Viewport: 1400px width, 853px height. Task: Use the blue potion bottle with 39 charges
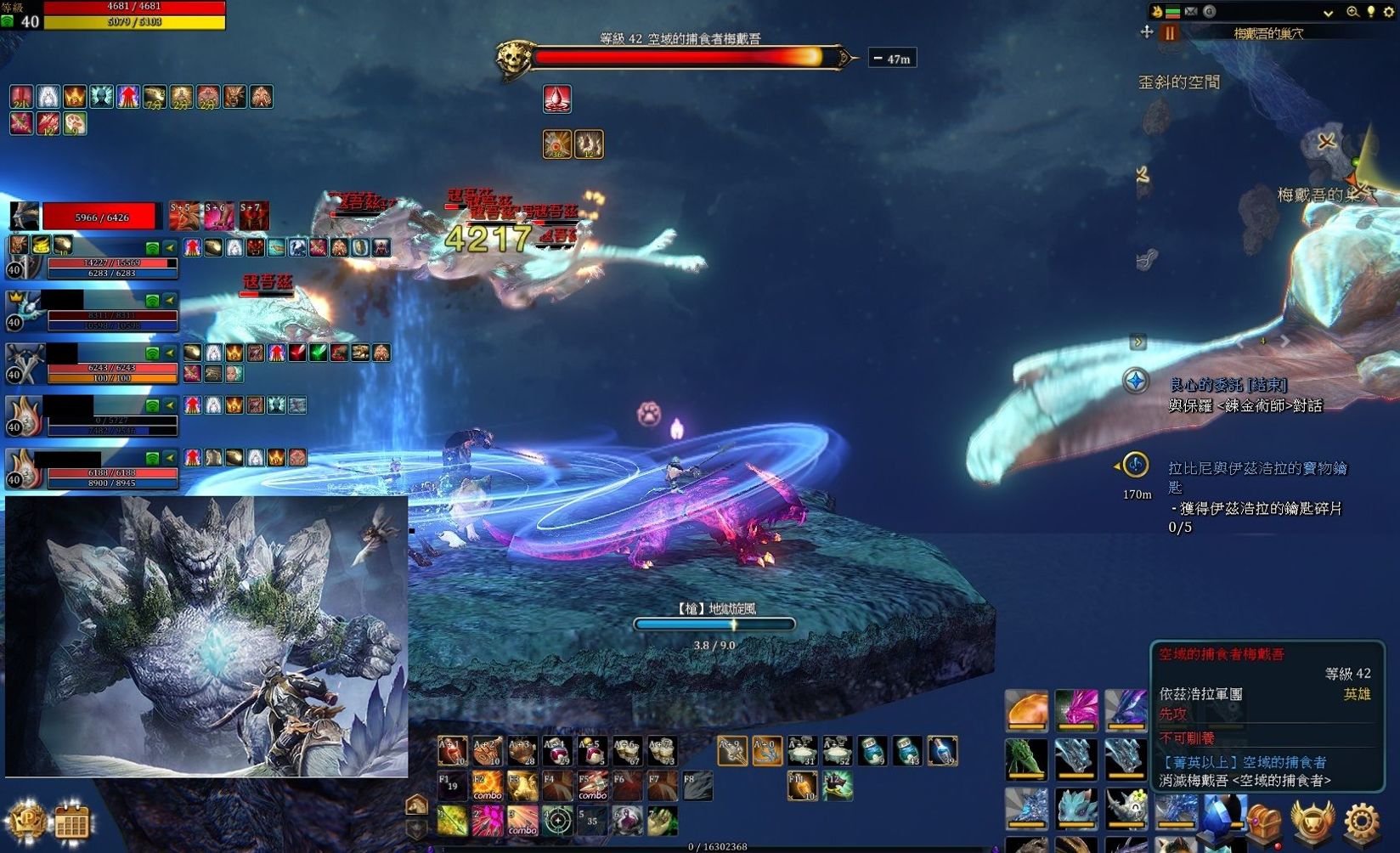pos(941,750)
